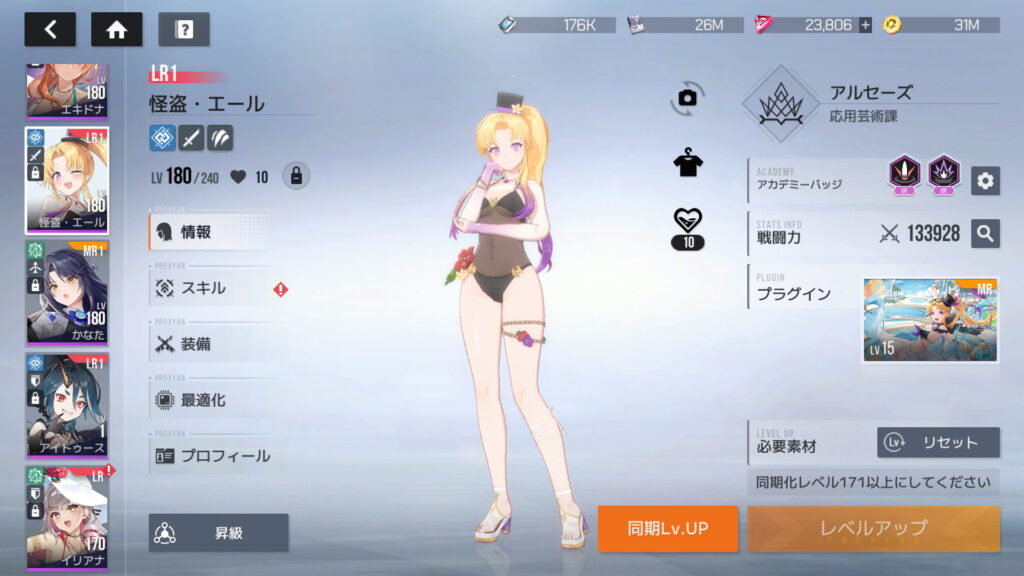View the プロフィール profile tab

(x=215, y=456)
